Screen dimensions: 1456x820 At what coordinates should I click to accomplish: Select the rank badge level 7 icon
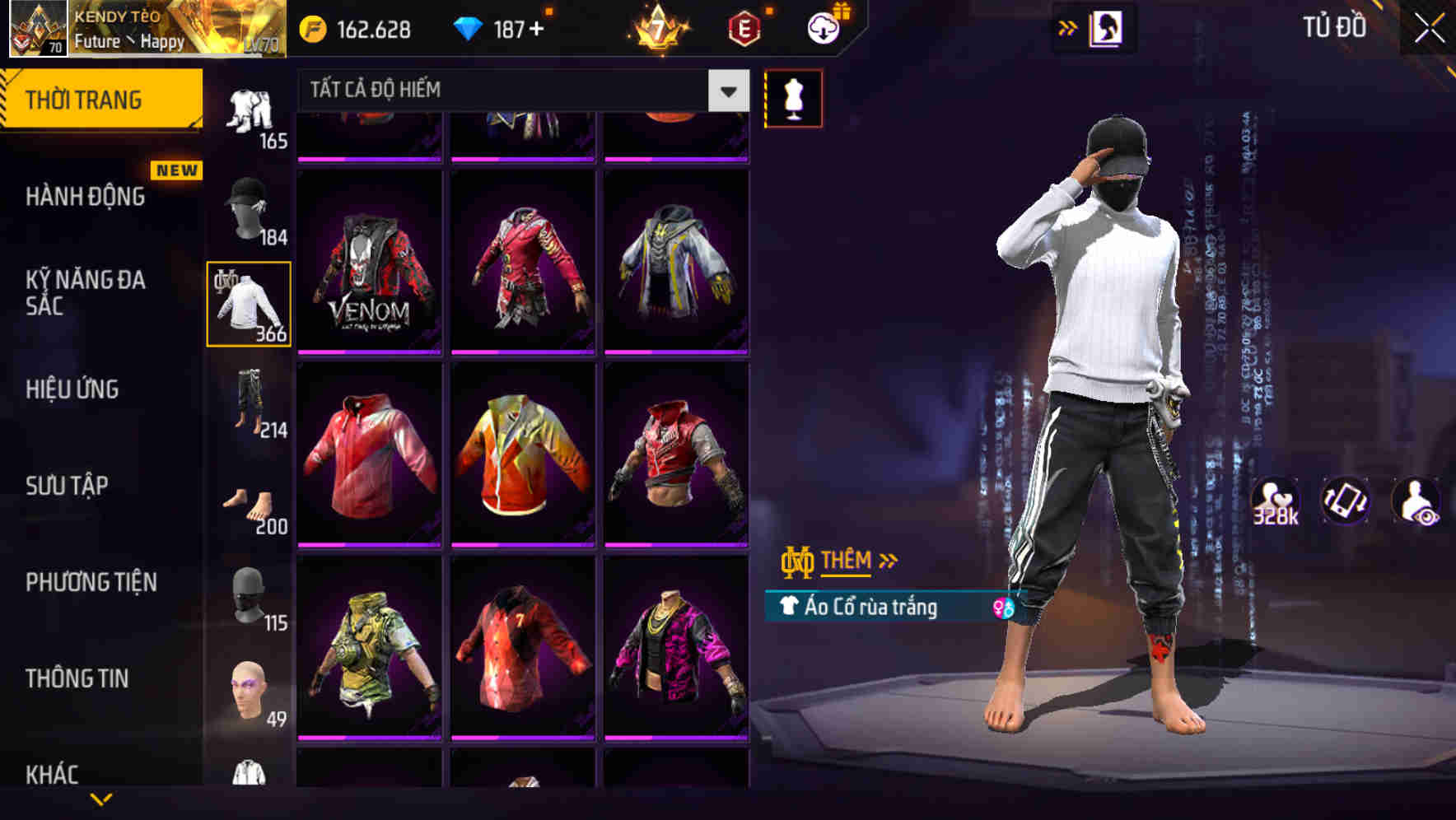pos(659,26)
